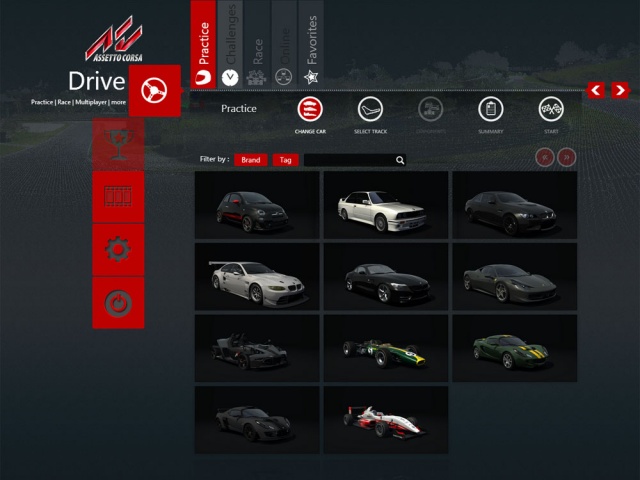Filter cars by Tag

coord(286,160)
